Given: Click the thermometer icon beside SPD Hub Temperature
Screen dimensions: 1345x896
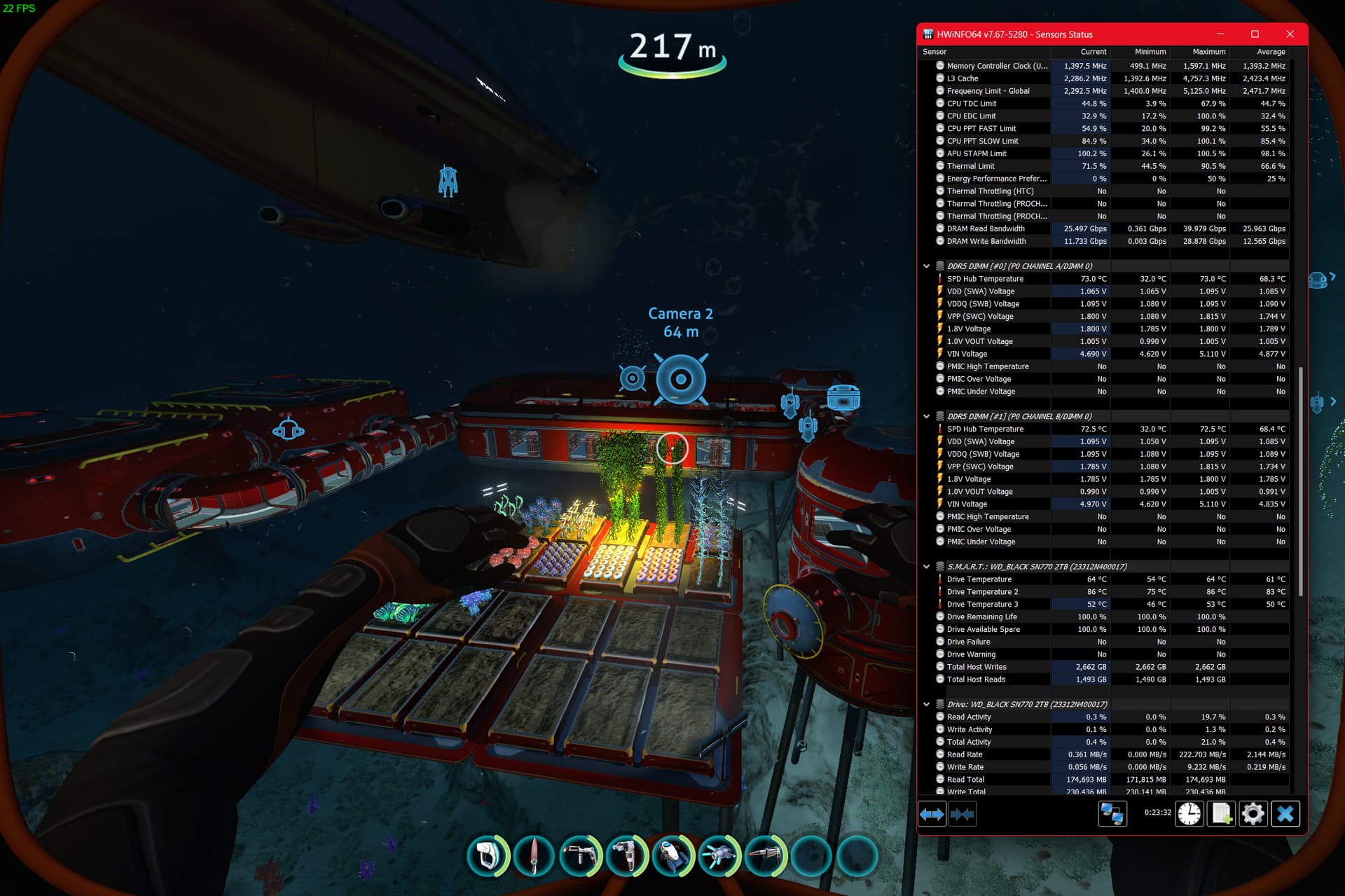Looking at the screenshot, I should [x=941, y=278].
